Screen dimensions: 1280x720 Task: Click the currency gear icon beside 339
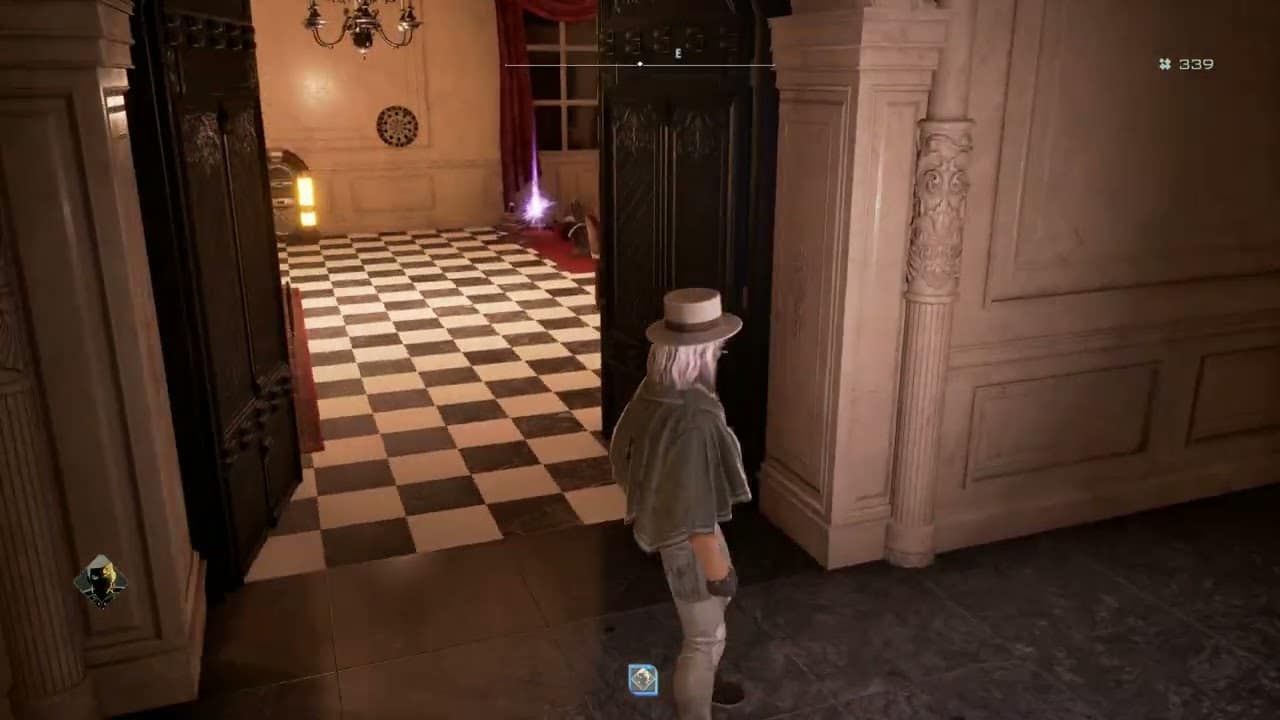(1163, 63)
